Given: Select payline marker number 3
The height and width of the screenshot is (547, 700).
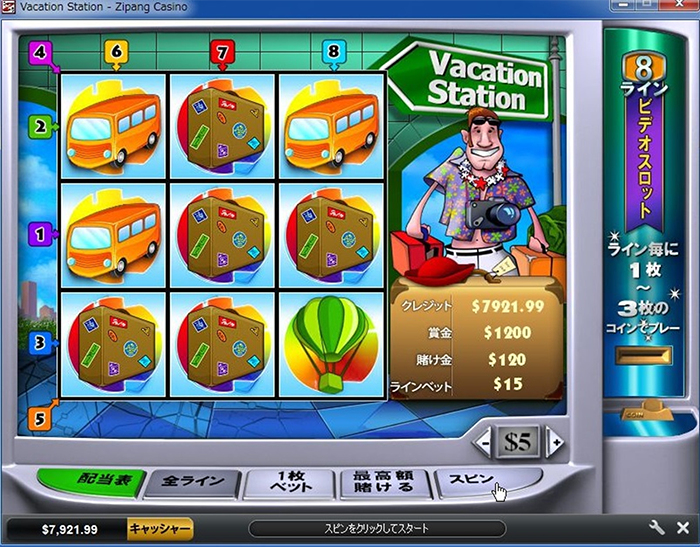Looking at the screenshot, I should coord(41,343).
